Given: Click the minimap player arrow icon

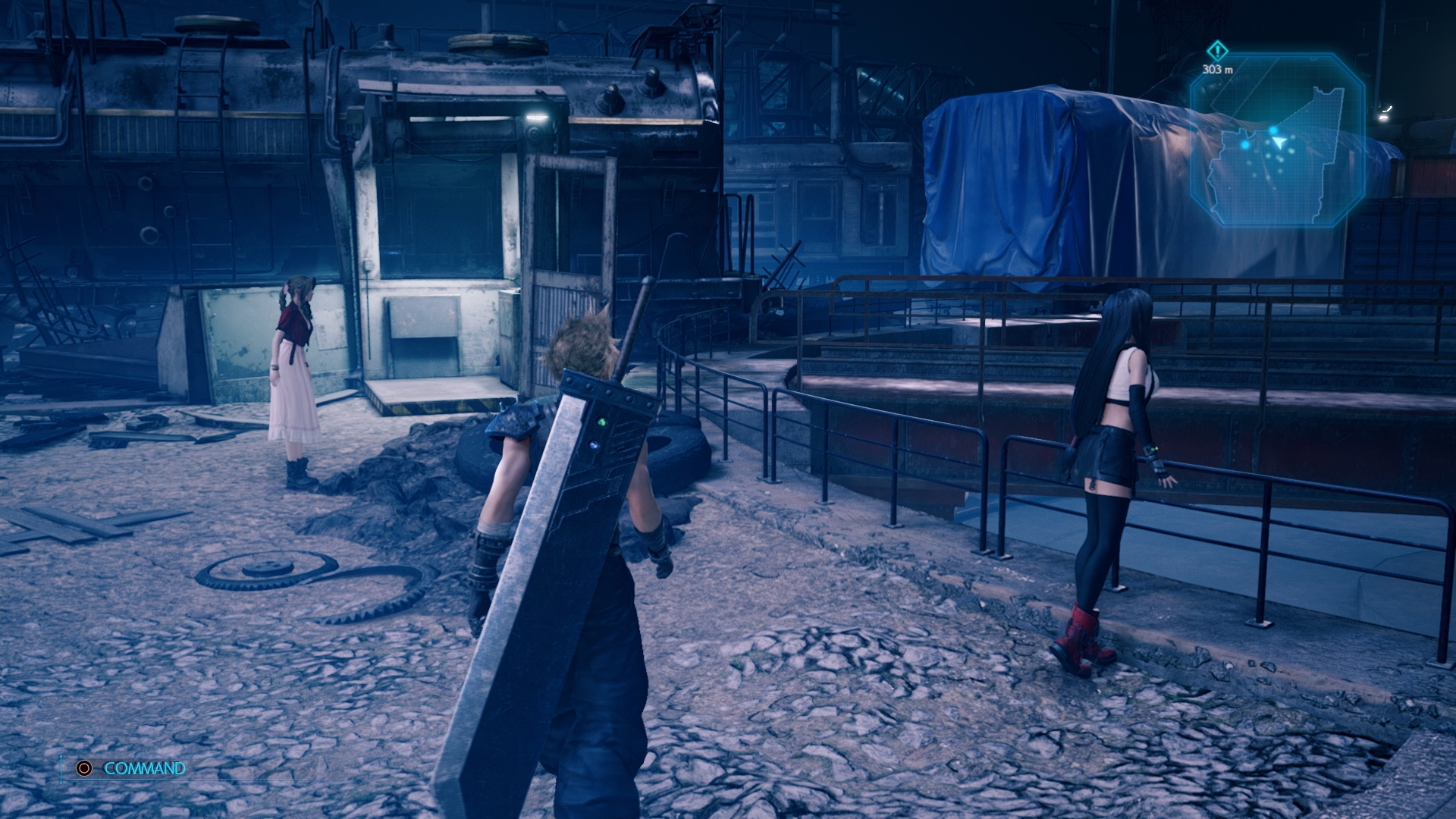Looking at the screenshot, I should click(x=1280, y=141).
